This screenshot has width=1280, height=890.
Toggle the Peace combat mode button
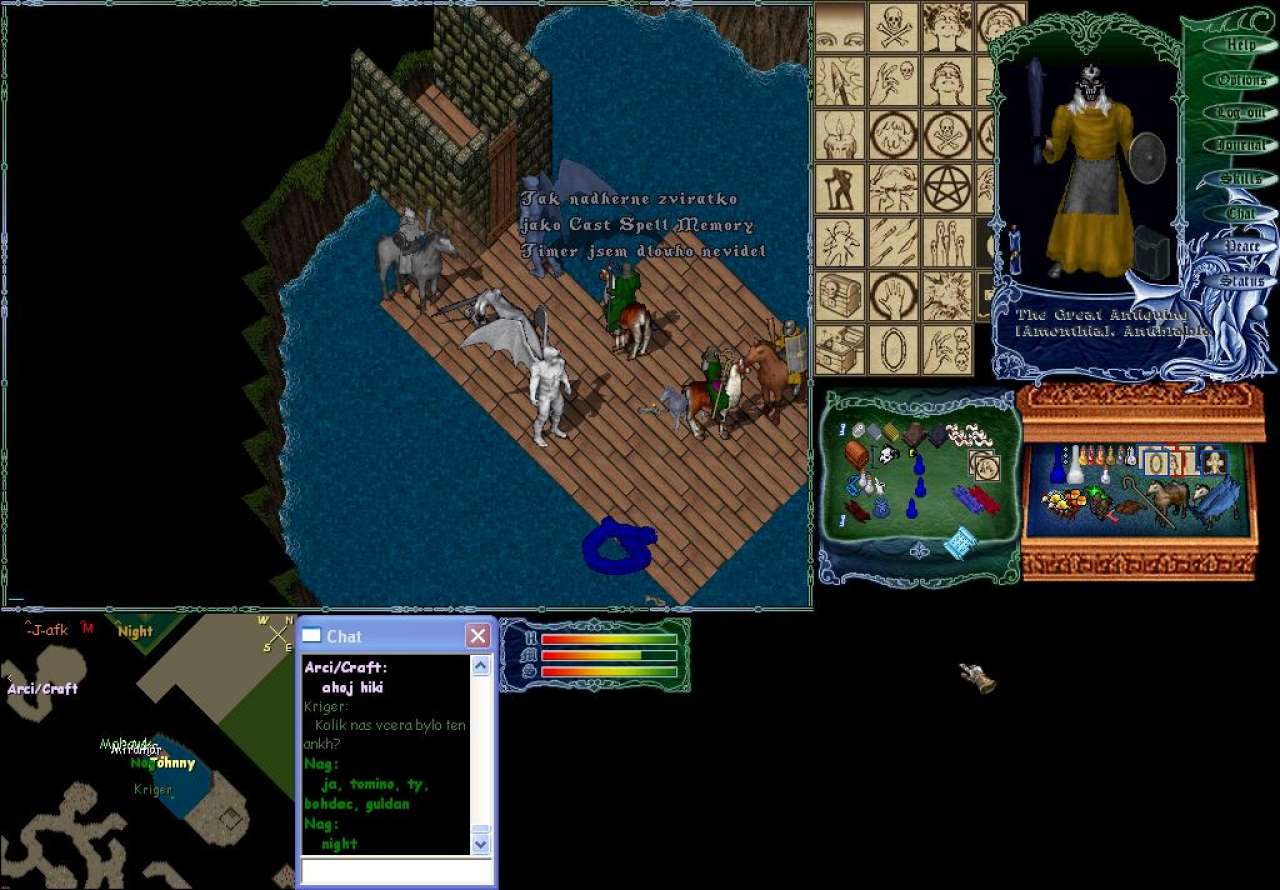click(1240, 246)
